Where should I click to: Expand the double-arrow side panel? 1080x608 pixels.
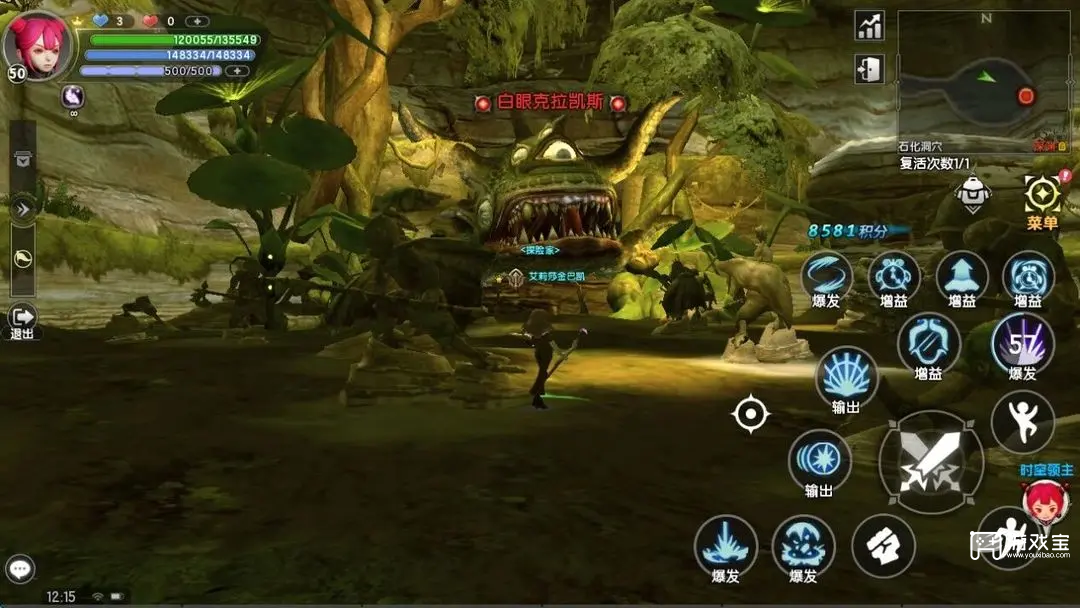click(22, 207)
